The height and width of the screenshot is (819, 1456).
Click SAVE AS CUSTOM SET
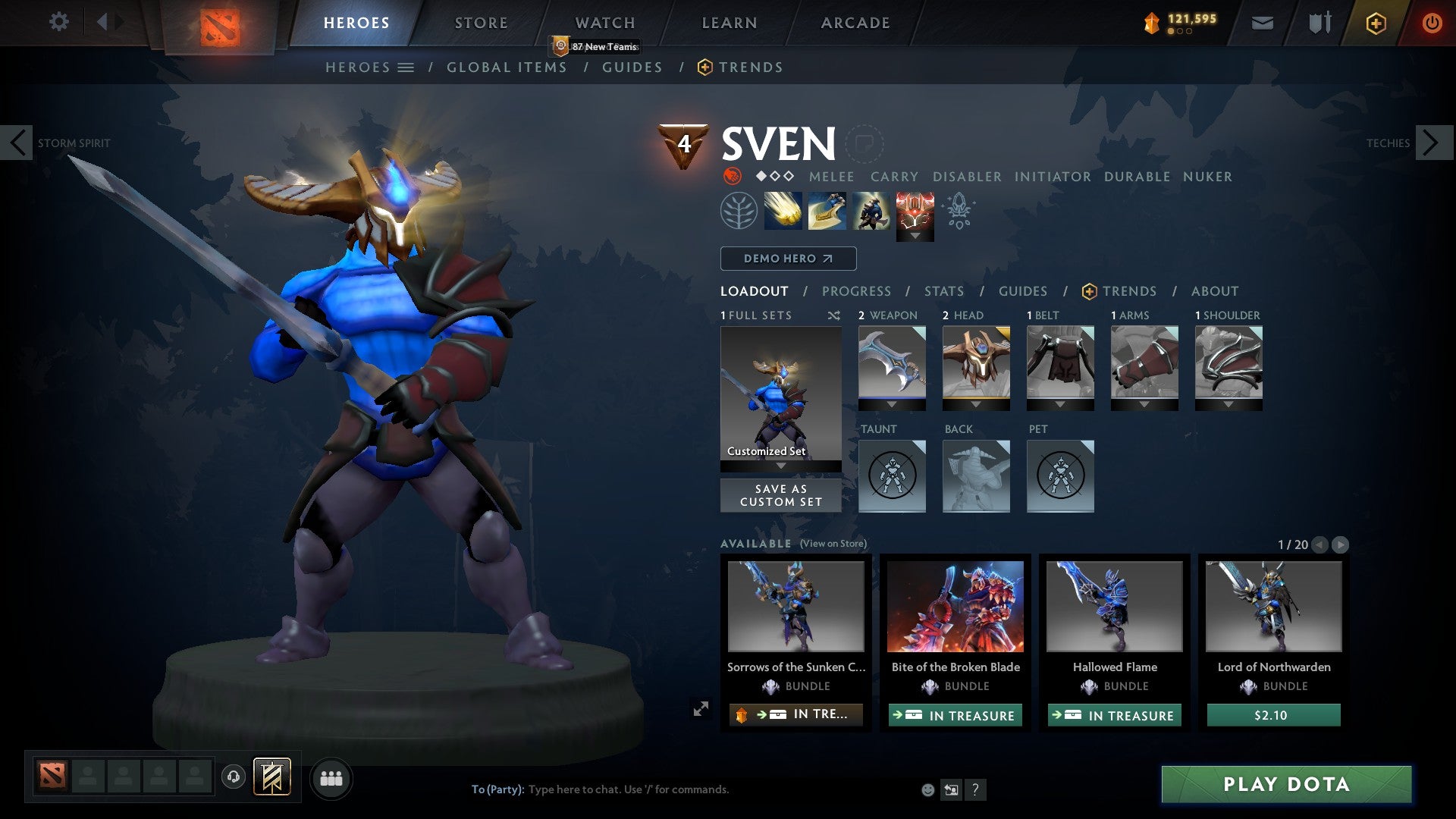click(x=780, y=495)
